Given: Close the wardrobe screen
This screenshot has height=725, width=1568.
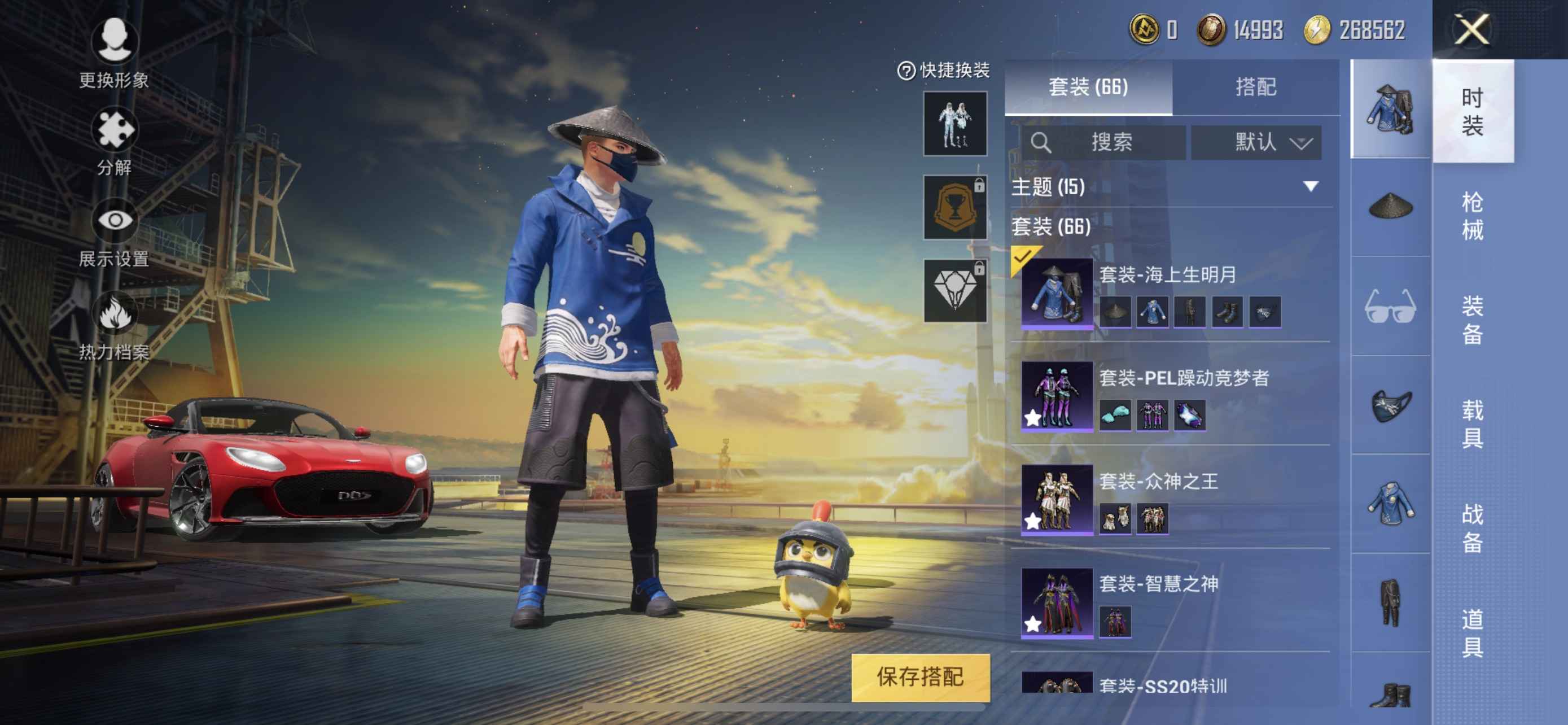Looking at the screenshot, I should coord(1472,29).
